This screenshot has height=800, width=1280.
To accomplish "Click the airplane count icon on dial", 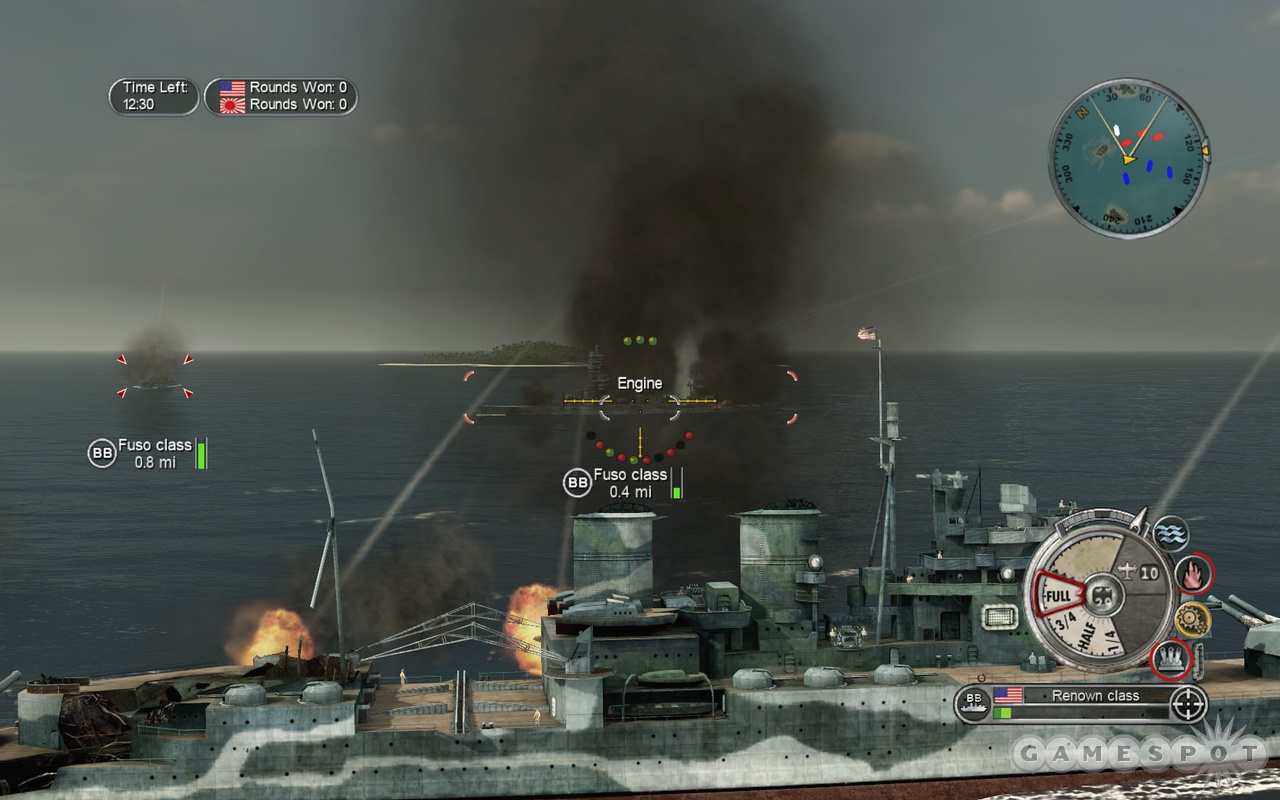I will pyautogui.click(x=1140, y=571).
